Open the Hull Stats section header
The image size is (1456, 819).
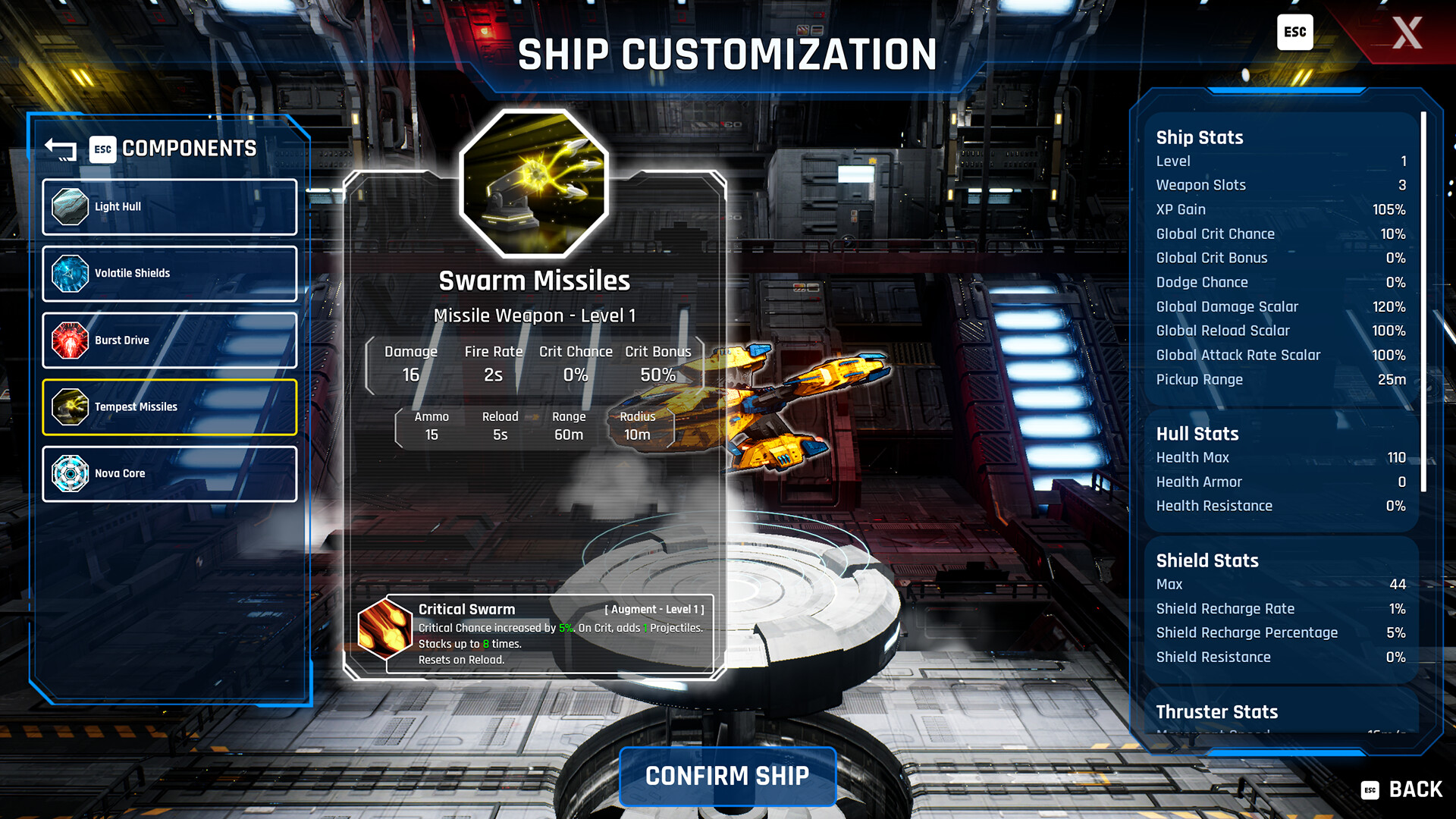[1197, 433]
